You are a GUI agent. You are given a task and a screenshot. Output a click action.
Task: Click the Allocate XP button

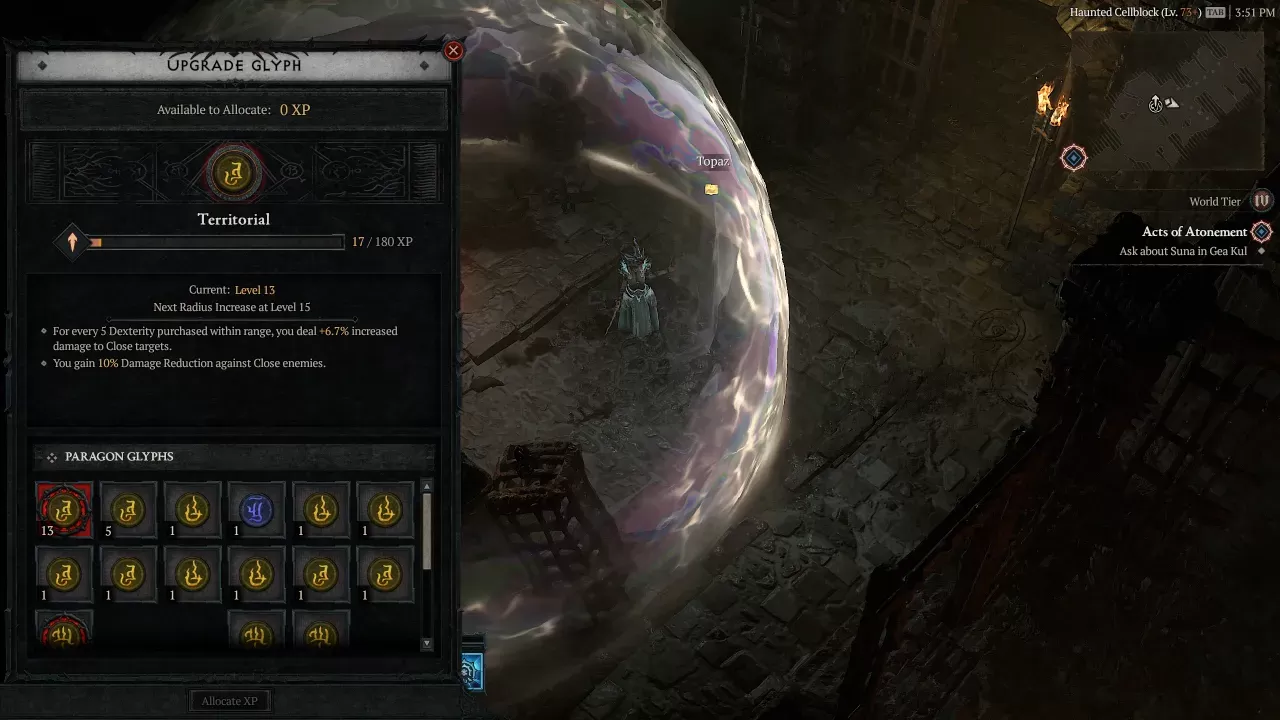pyautogui.click(x=230, y=701)
